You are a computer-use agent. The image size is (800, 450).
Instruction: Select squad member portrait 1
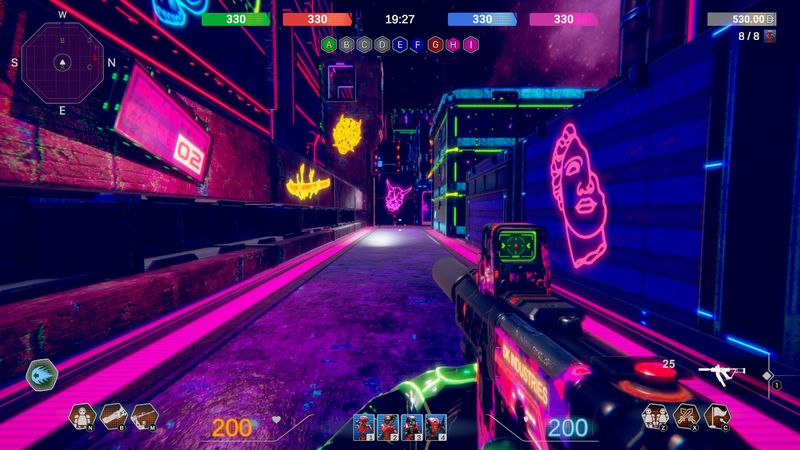[363, 427]
